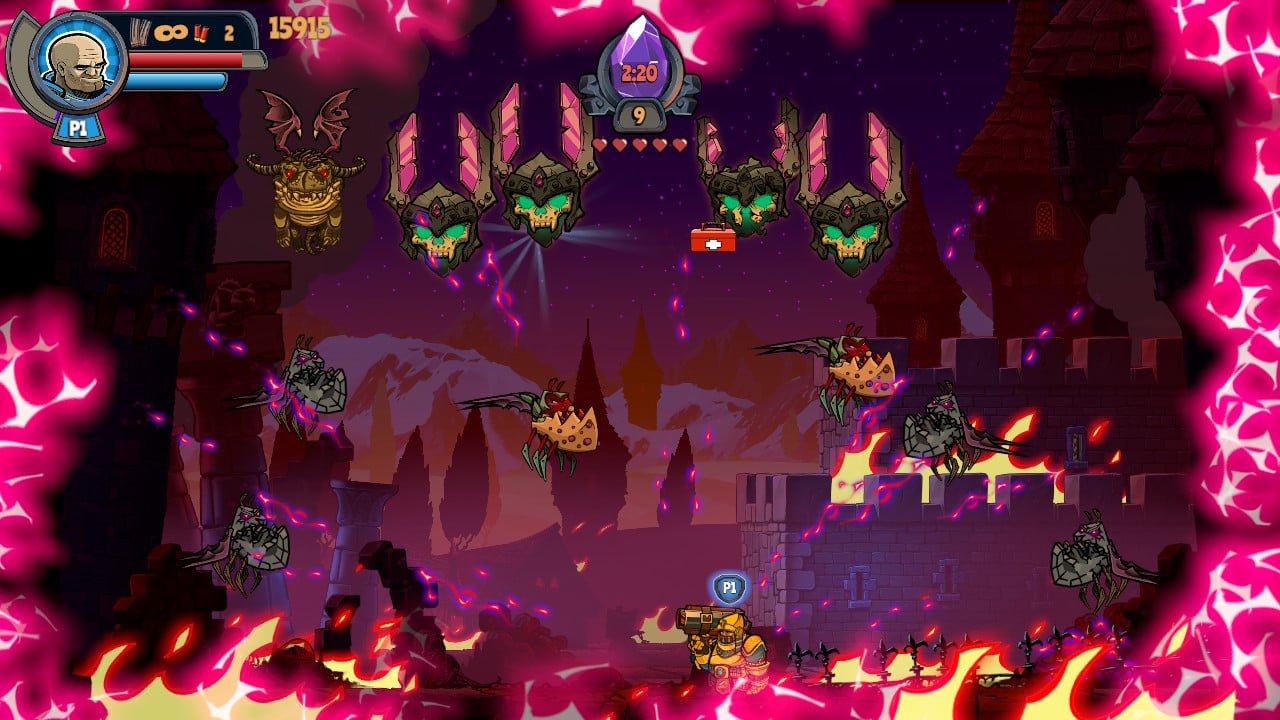This screenshot has height=720, width=1280.
Task: Click the last heart in the life row
Action: pyautogui.click(x=680, y=143)
